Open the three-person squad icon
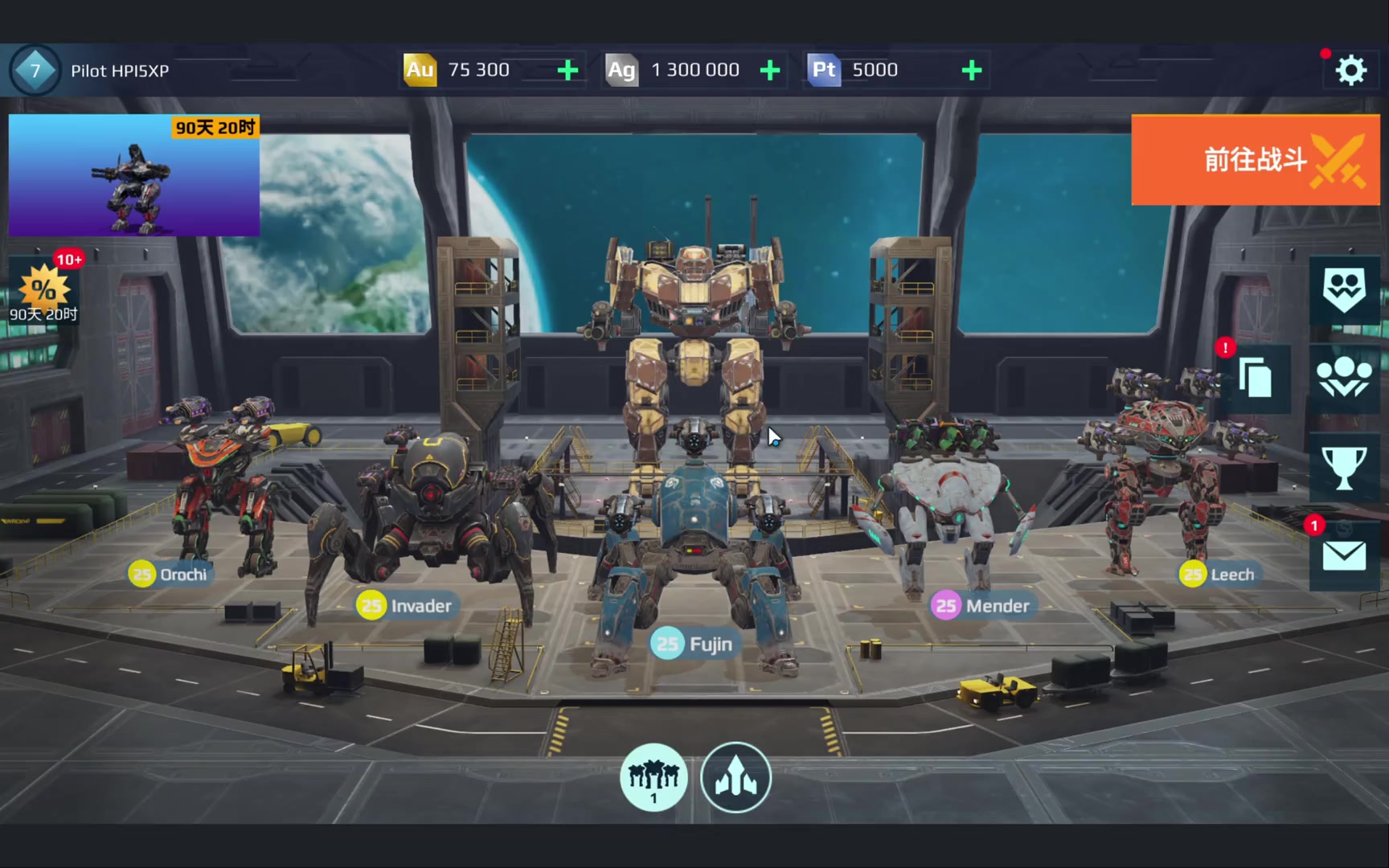This screenshot has width=1389, height=868. (x=1343, y=378)
